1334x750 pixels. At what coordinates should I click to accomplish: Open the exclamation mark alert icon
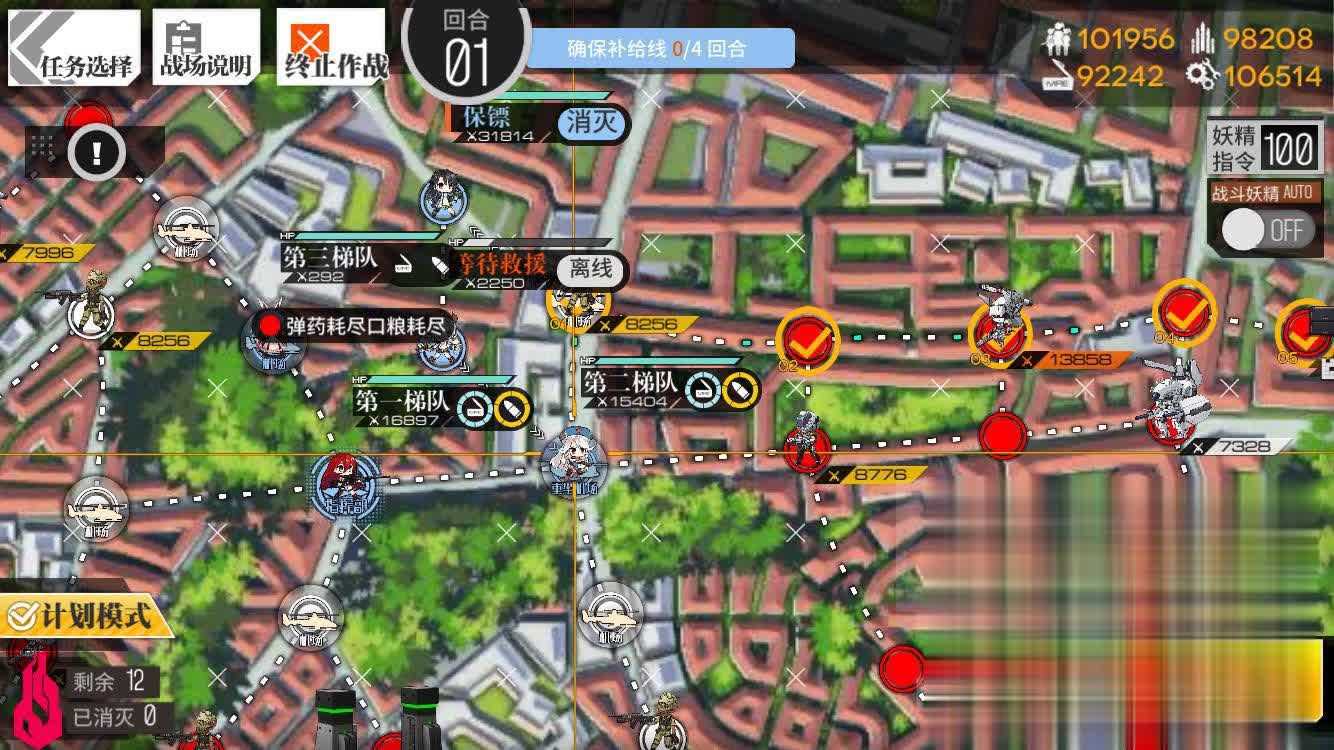tap(96, 153)
